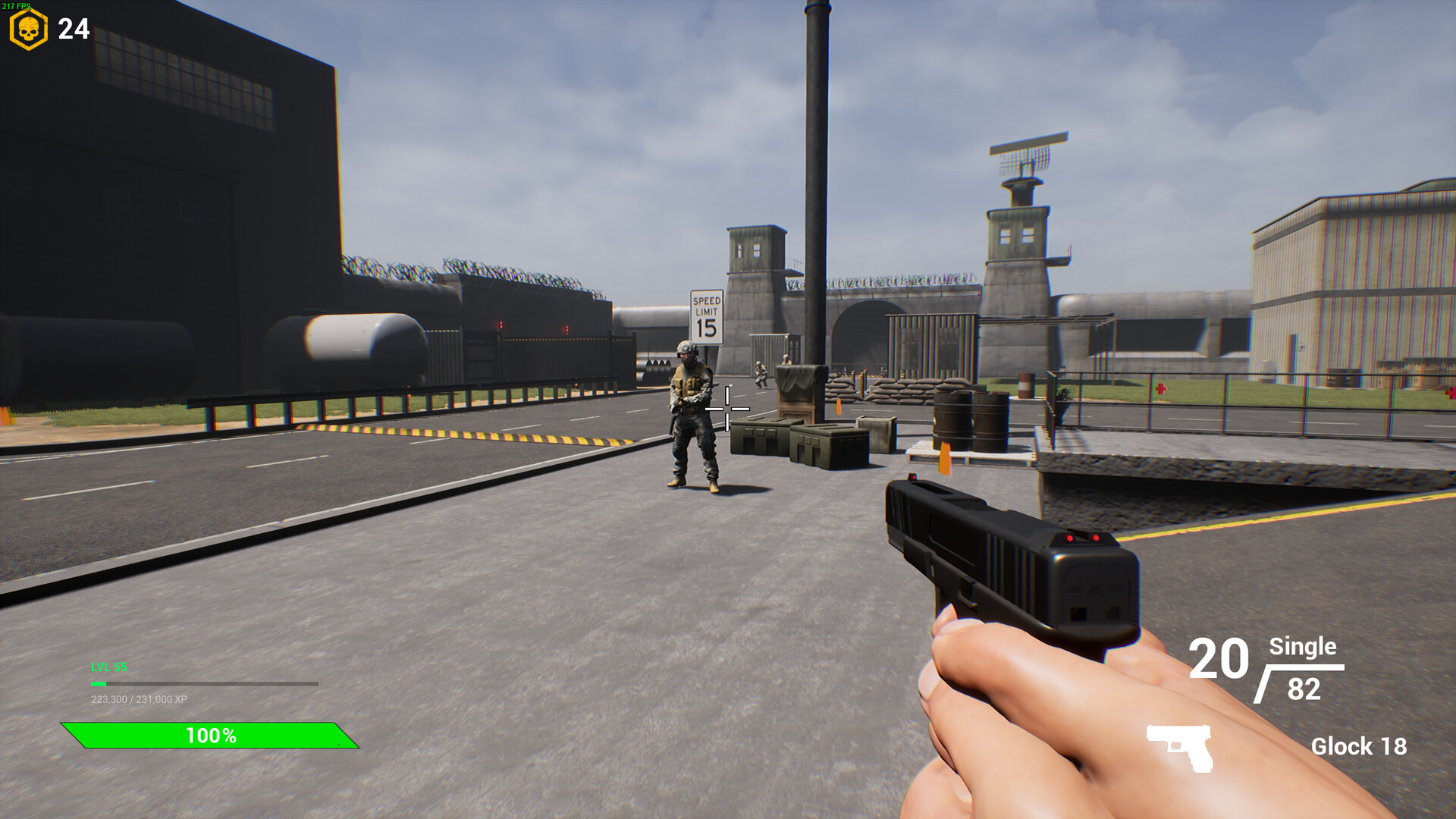Click the Speed Limit 15 sign
This screenshot has height=819, width=1456.
pos(705,318)
